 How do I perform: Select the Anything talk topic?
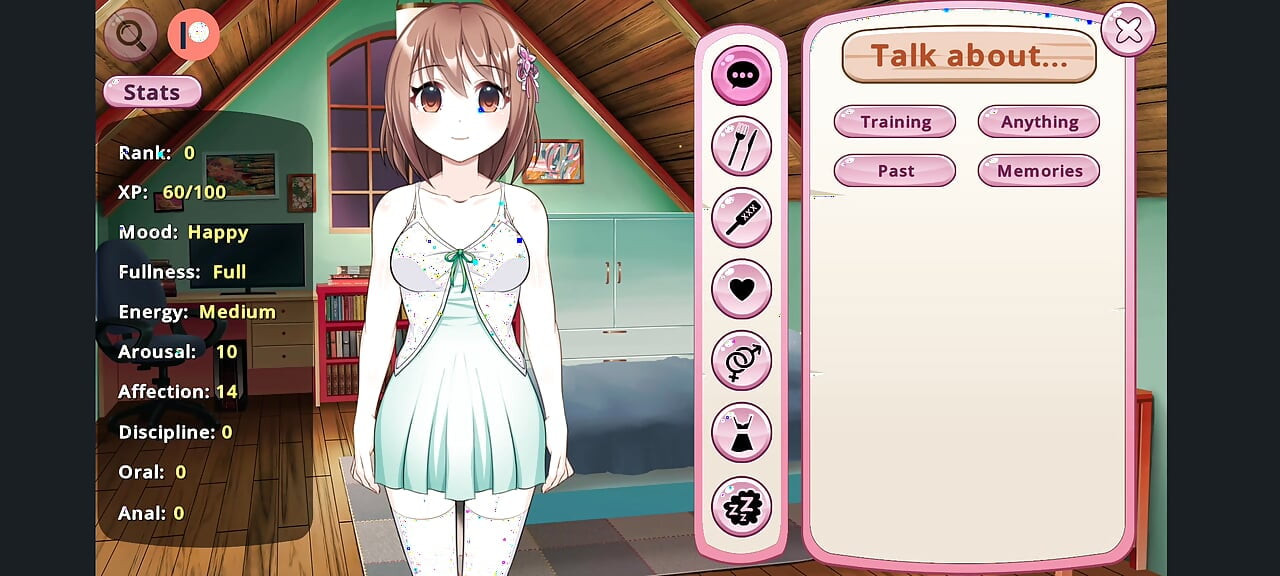pyautogui.click(x=1039, y=122)
